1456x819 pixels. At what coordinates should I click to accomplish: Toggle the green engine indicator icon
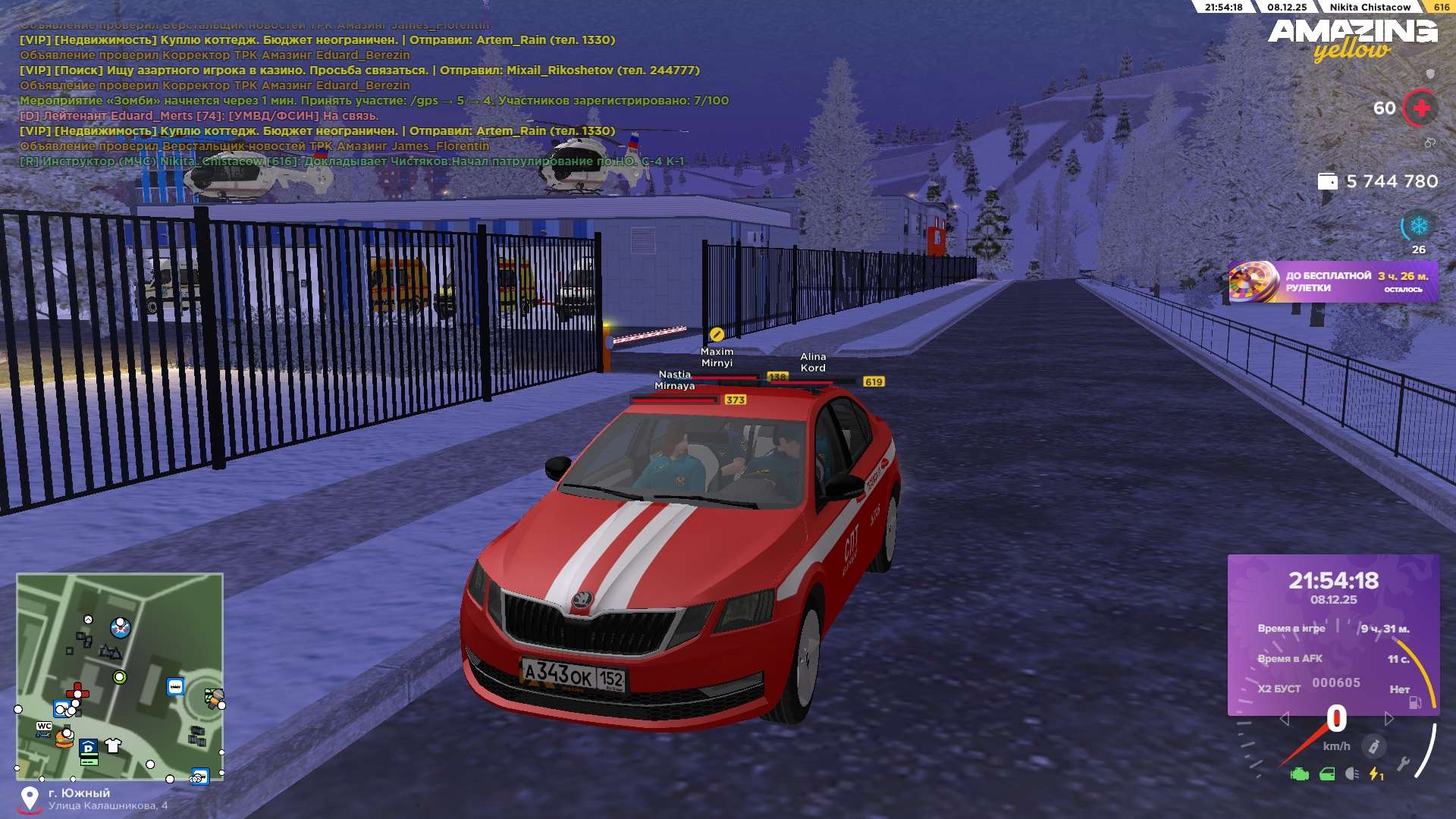(x=1300, y=774)
